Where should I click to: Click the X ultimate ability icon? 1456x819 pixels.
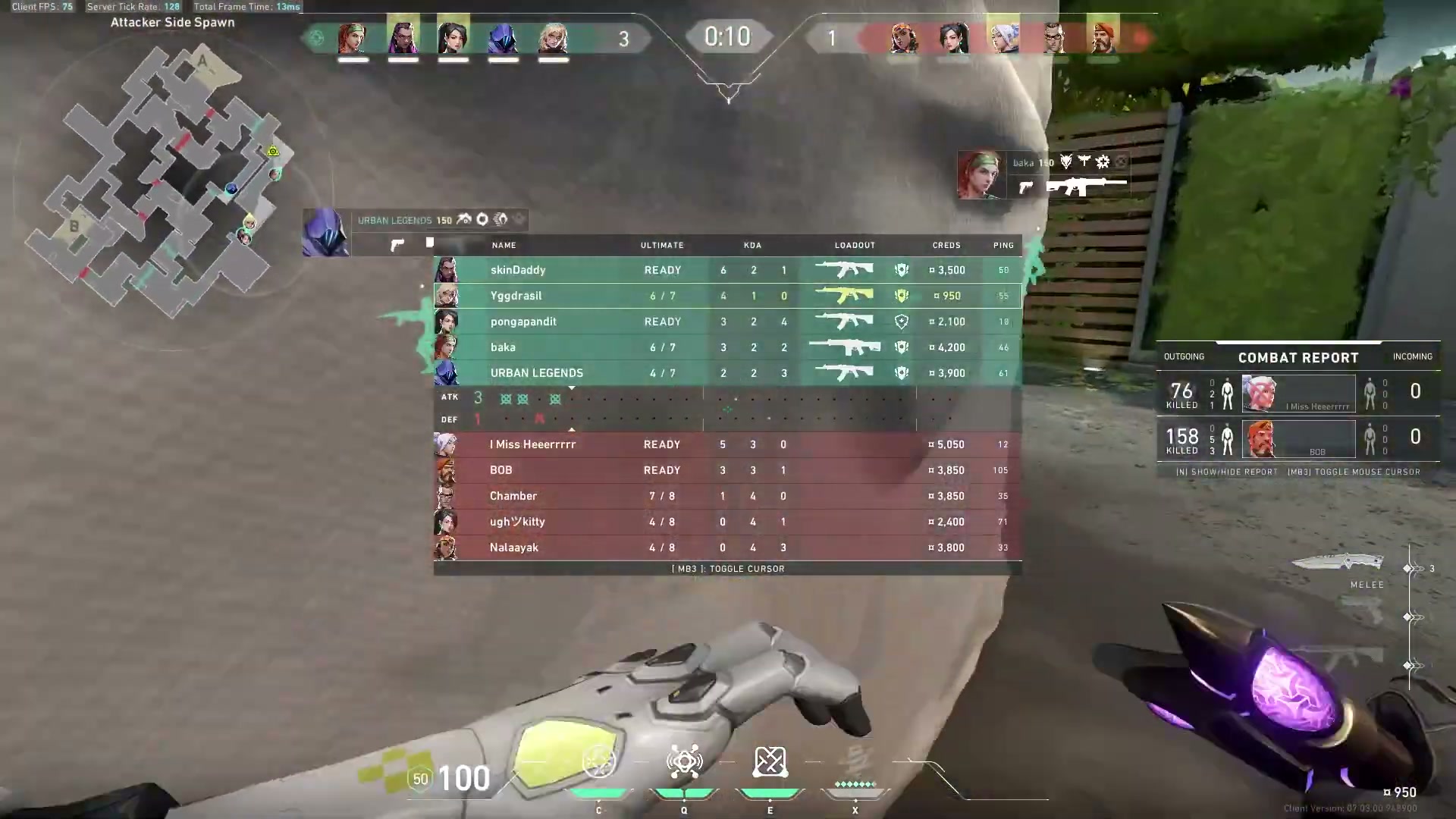pos(855,761)
